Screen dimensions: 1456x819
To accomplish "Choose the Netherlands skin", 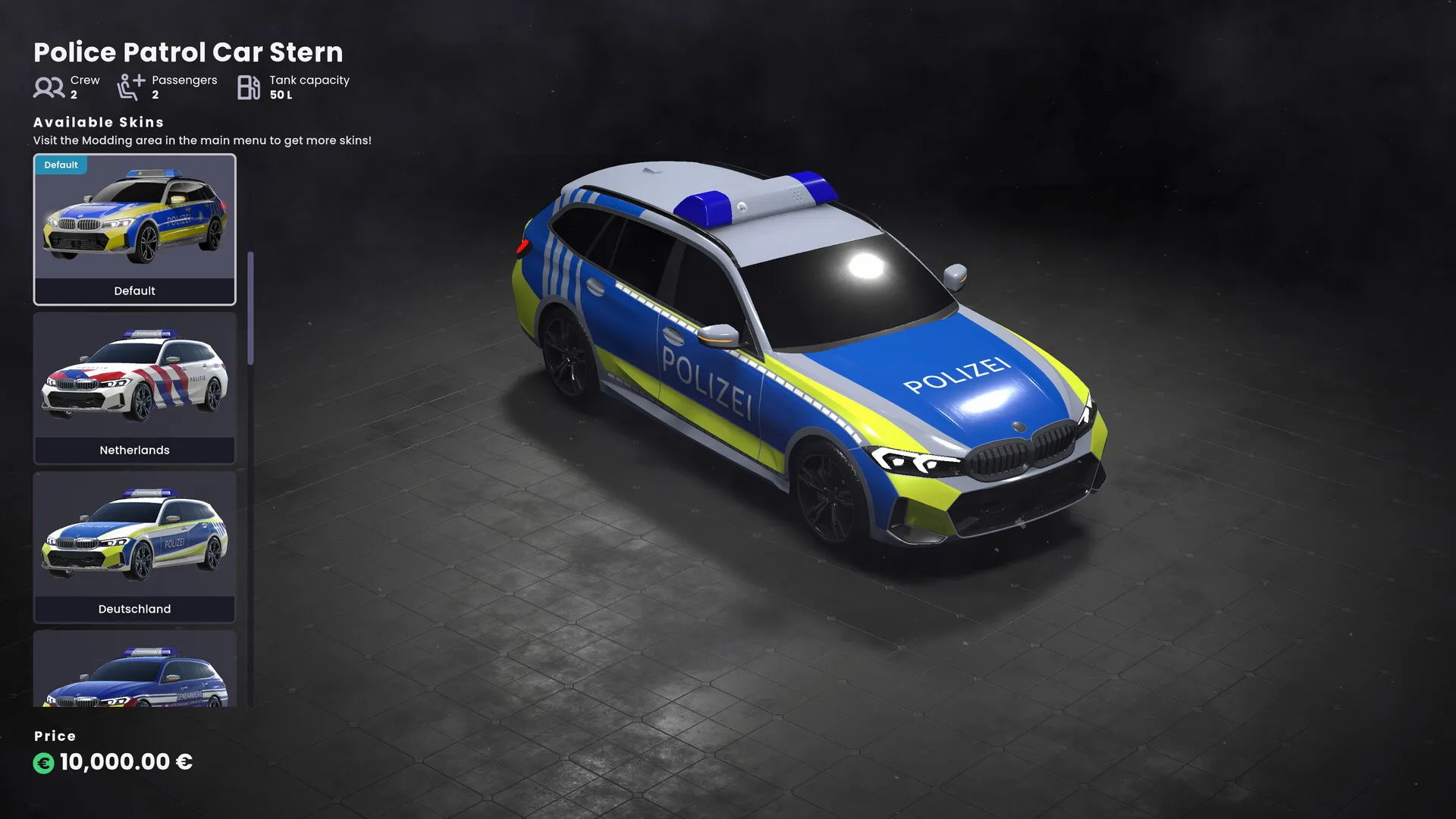I will pos(134,388).
